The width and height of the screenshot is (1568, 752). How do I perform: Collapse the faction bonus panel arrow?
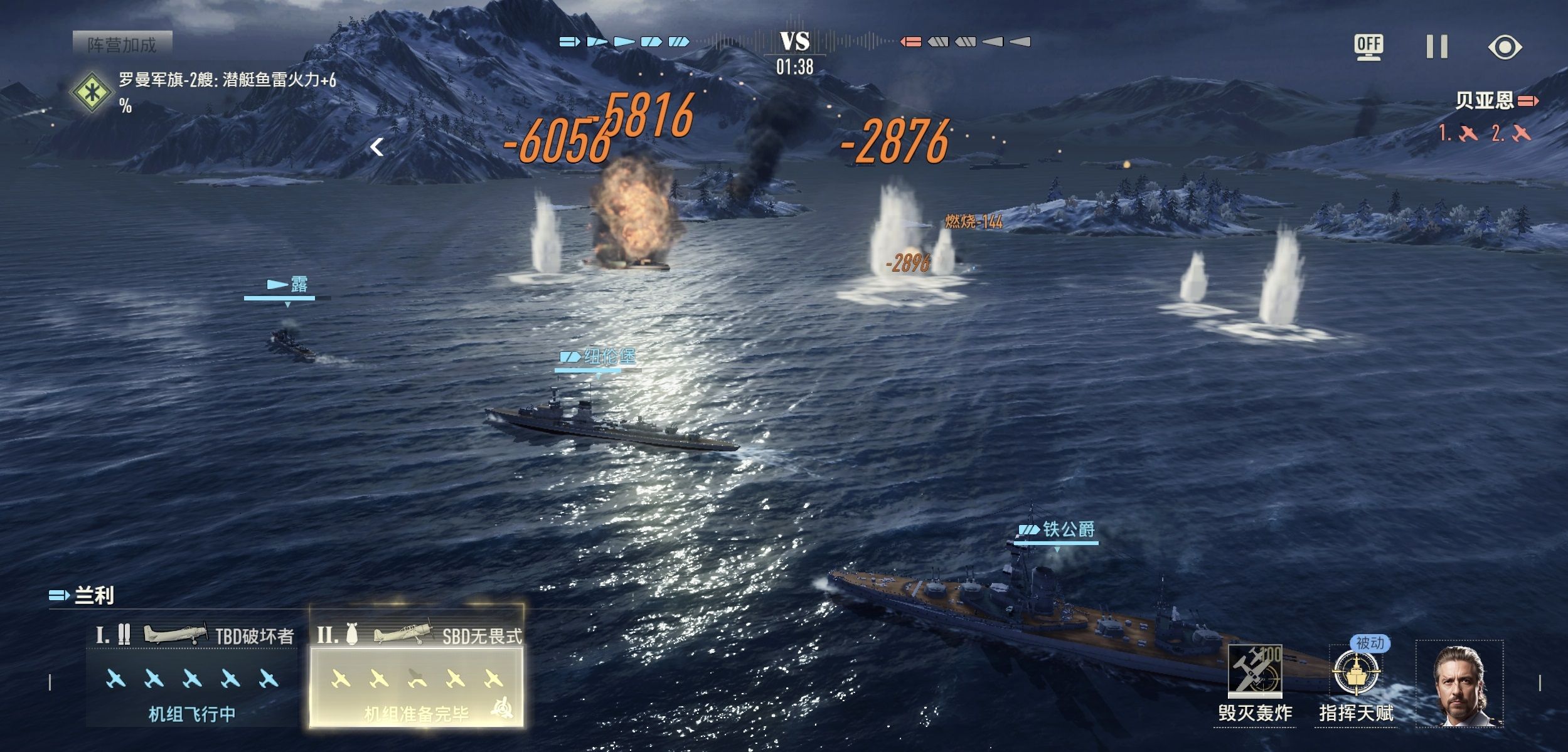point(376,147)
